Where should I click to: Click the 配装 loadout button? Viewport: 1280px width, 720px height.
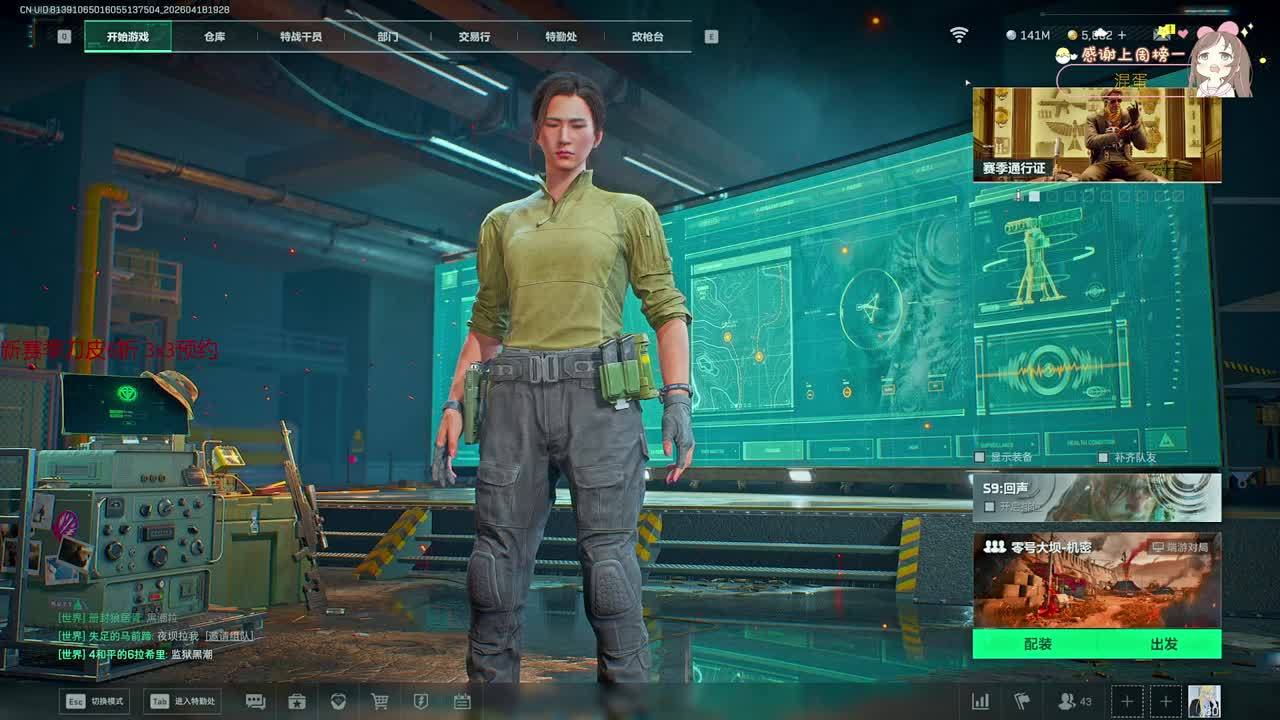(1038, 644)
